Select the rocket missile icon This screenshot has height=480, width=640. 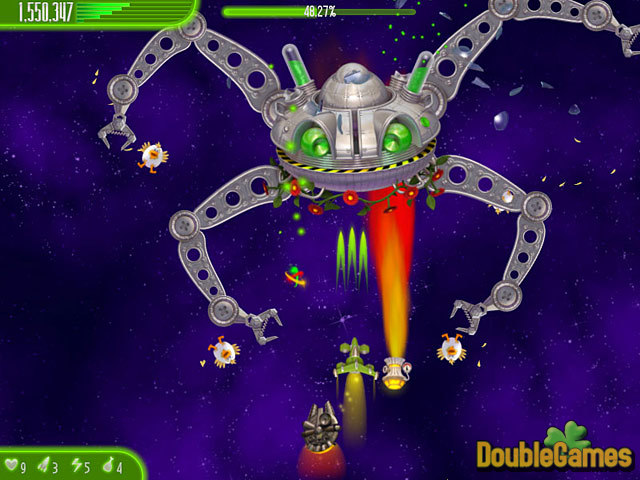point(44,466)
